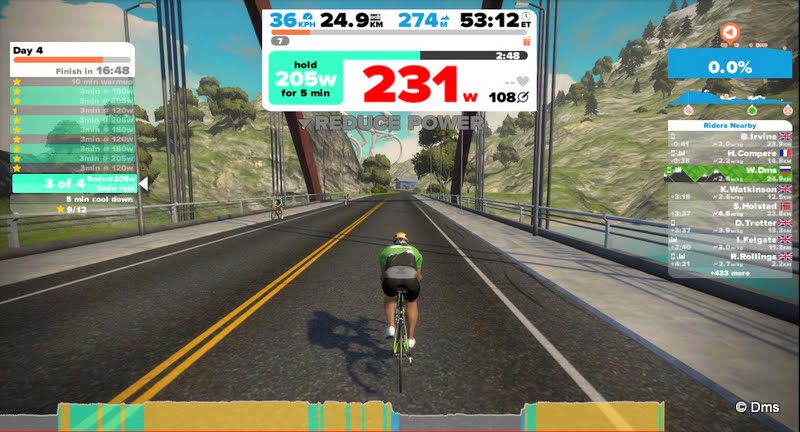
Task: Select the 5 min cool down step
Action: (x=72, y=199)
